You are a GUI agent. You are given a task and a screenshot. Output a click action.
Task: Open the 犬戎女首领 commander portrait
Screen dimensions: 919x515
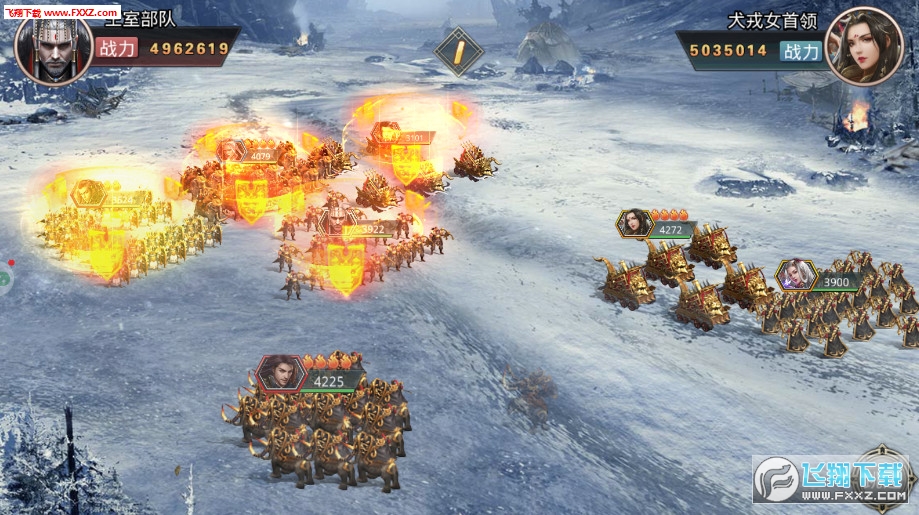coord(864,47)
